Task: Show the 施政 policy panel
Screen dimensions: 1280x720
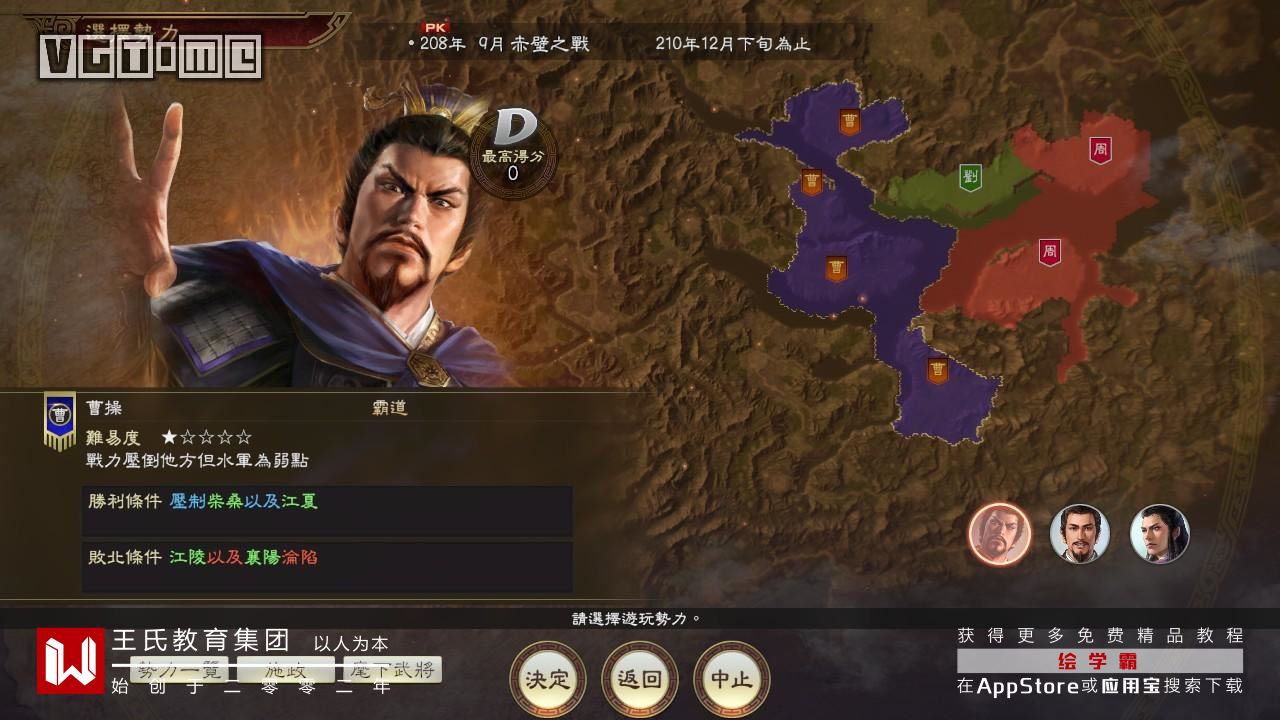Action: click(285, 669)
